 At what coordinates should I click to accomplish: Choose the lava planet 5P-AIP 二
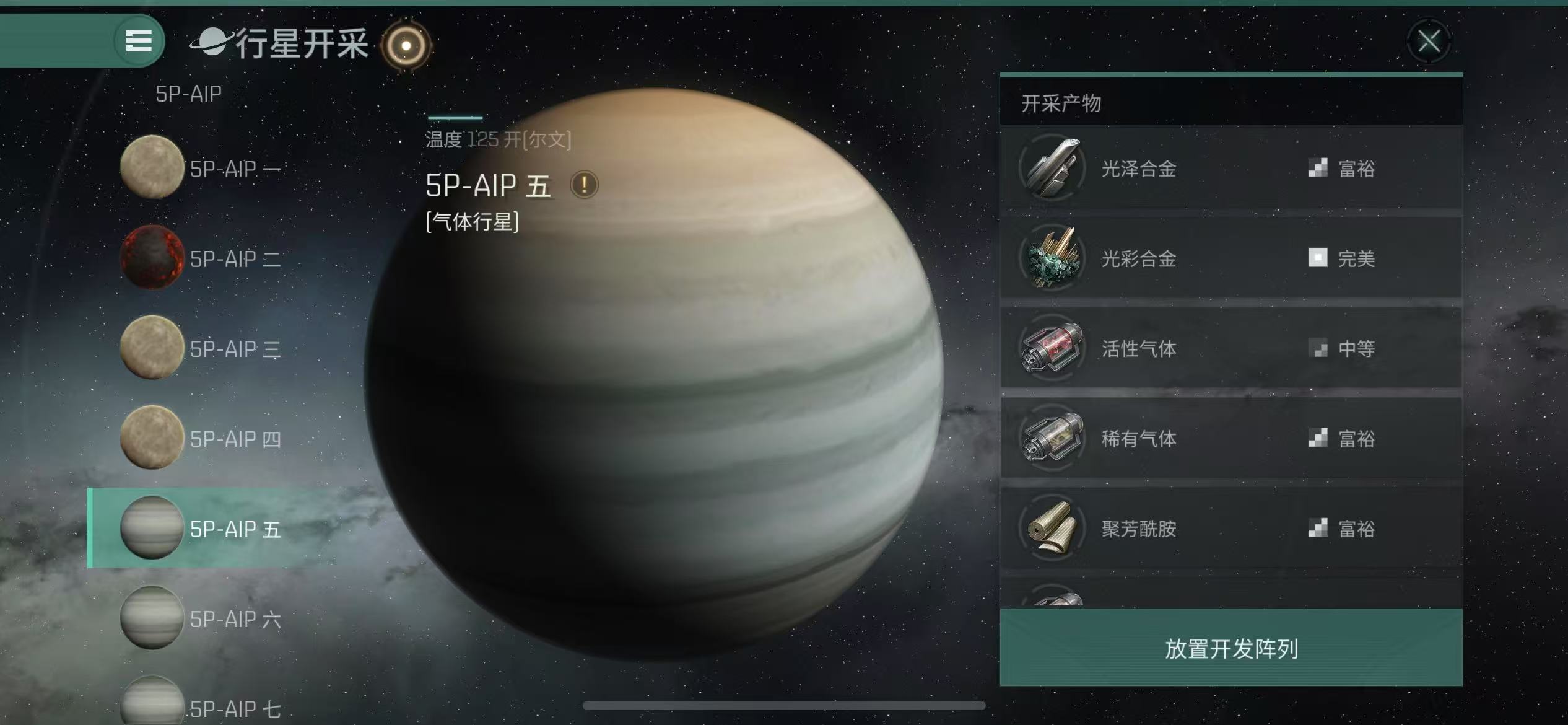(x=201, y=258)
